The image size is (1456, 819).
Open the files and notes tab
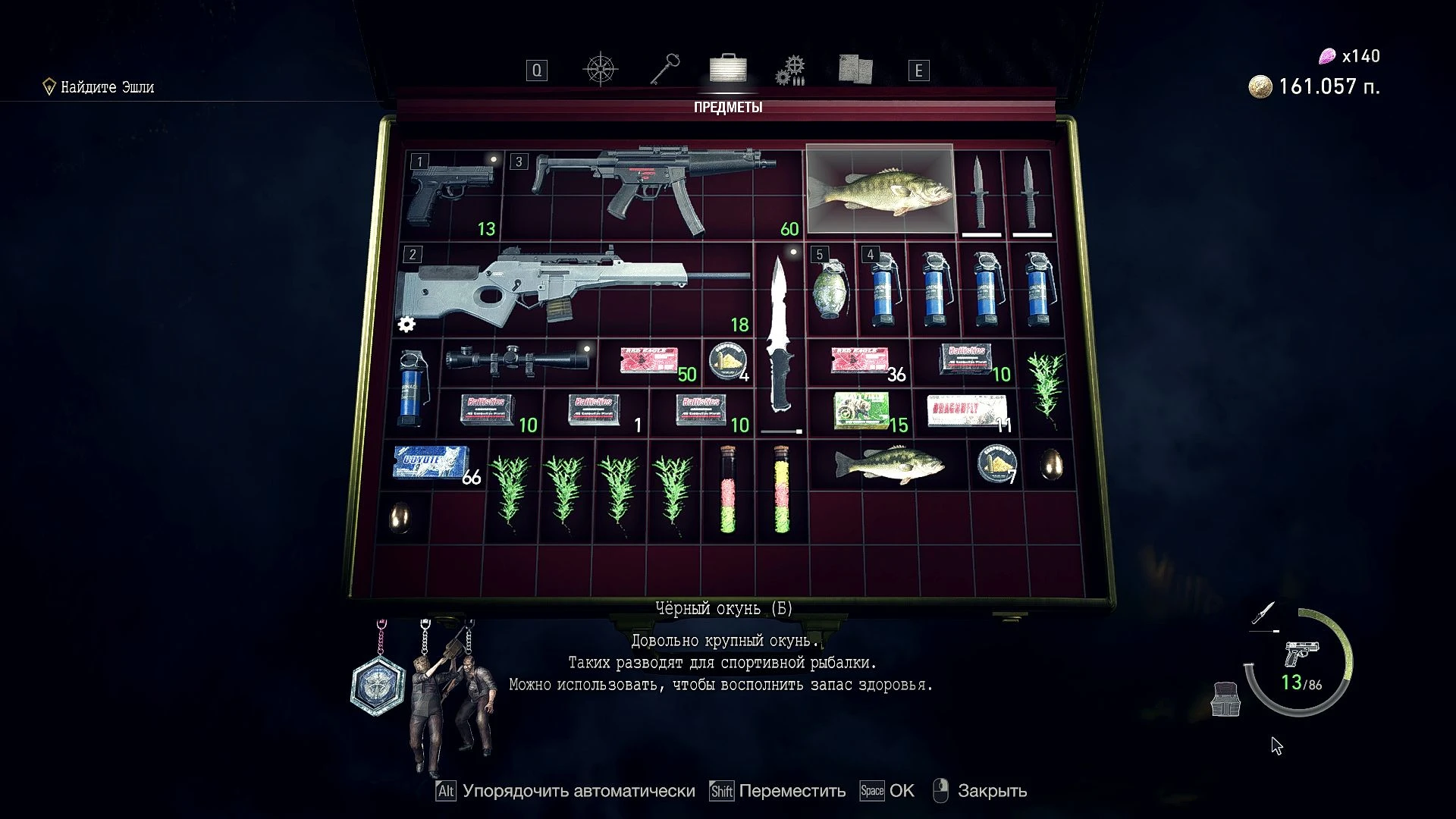click(855, 70)
